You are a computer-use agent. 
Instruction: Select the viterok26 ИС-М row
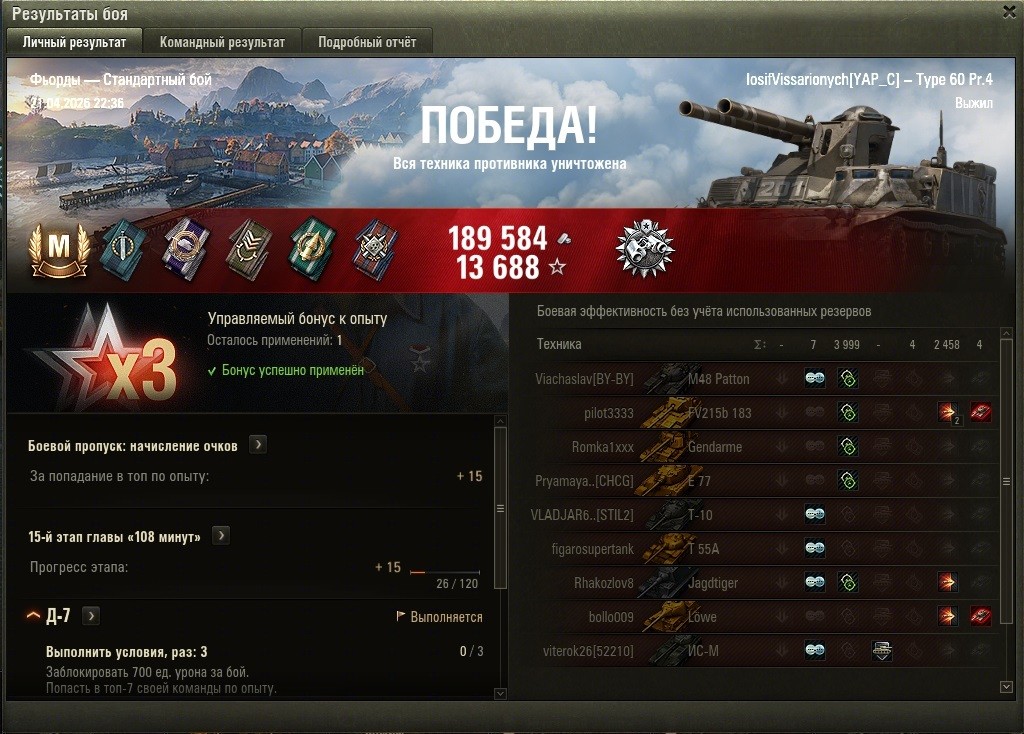click(760, 651)
